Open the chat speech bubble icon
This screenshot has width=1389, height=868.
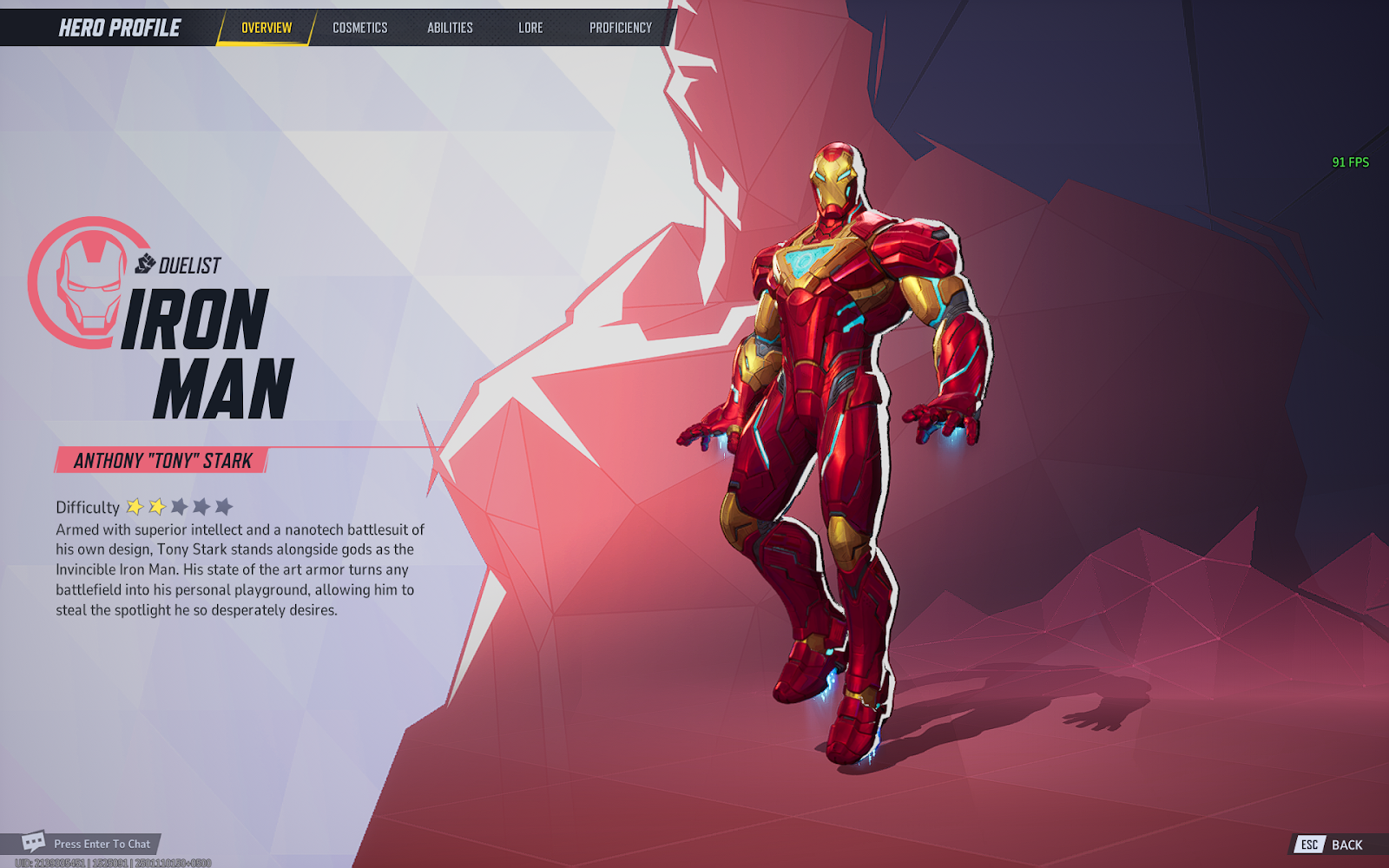coord(34,842)
